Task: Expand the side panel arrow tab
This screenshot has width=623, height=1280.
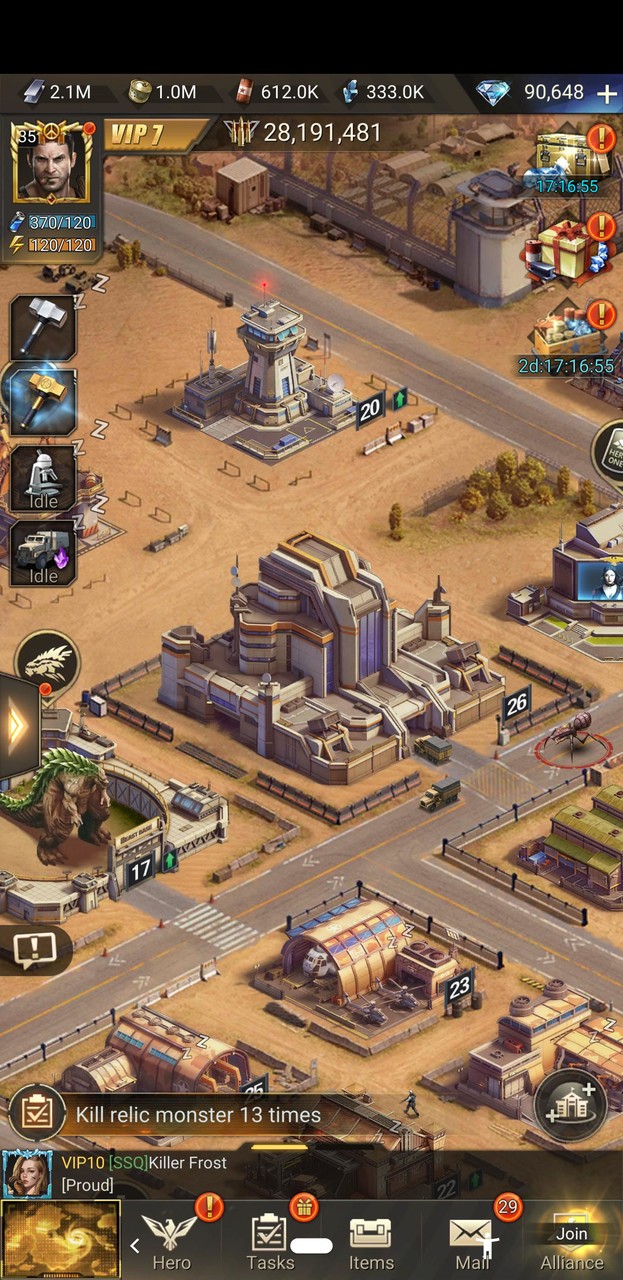Action: coord(18,727)
